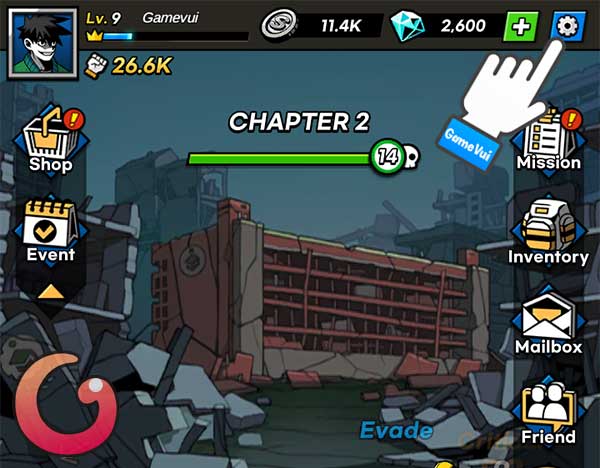Open the Friend list

(x=548, y=411)
